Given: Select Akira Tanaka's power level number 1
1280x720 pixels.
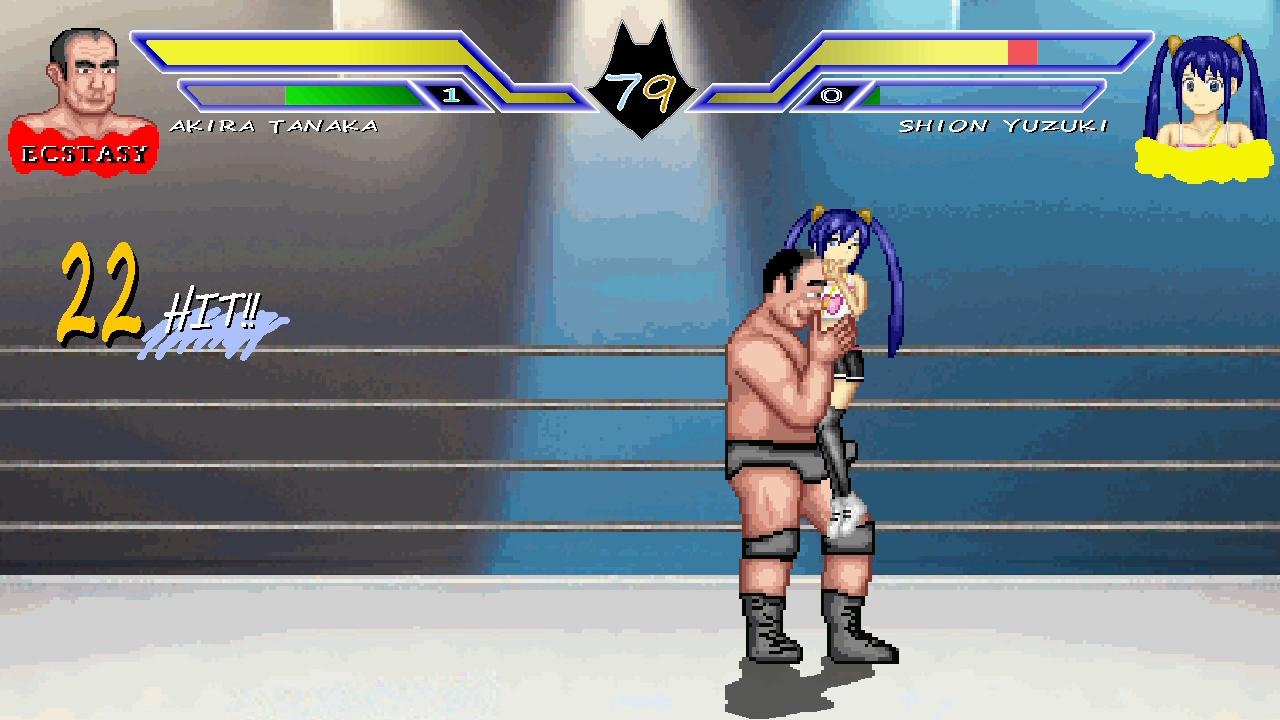Looking at the screenshot, I should [451, 97].
